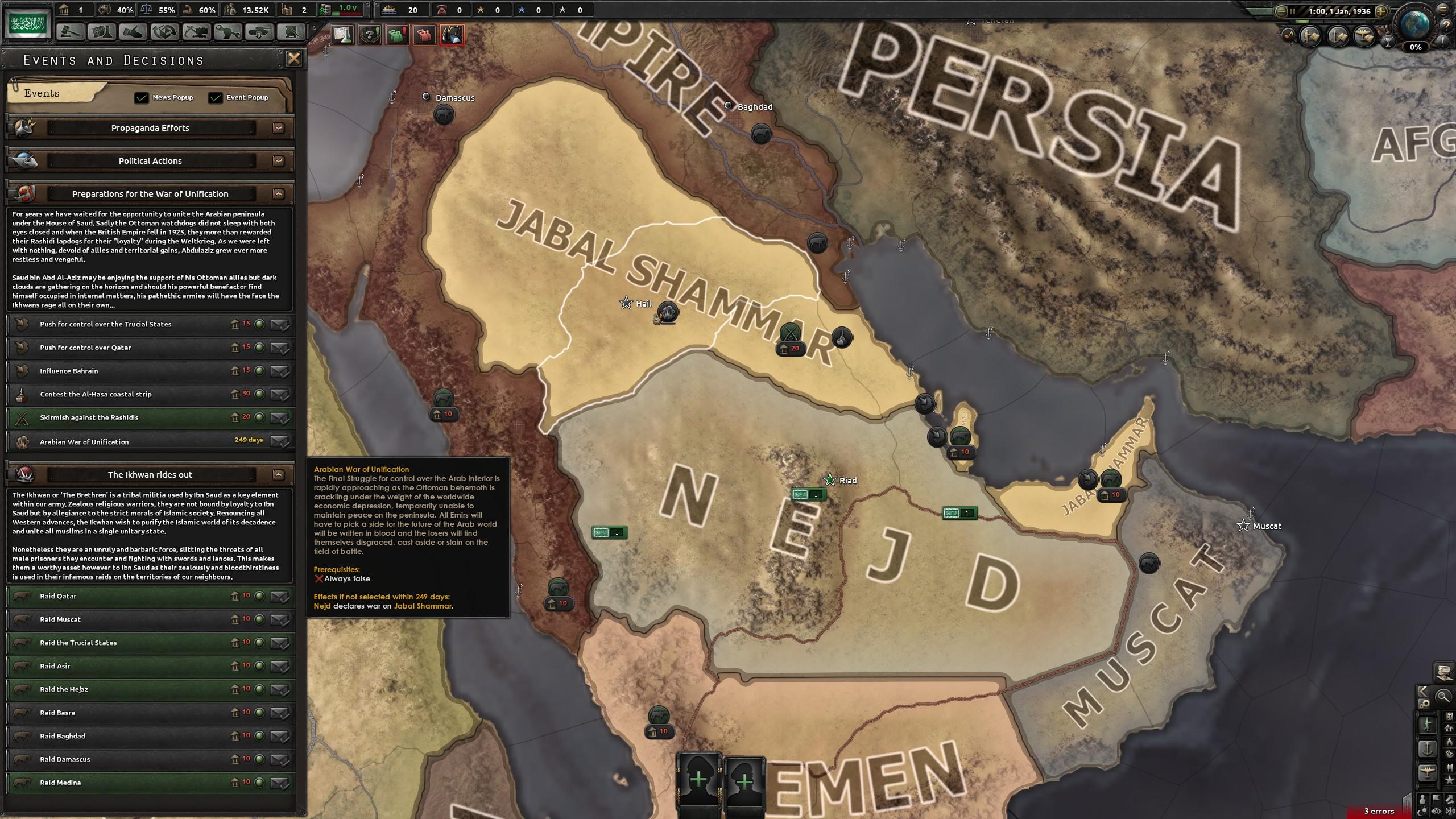1456x819 pixels.
Task: Close the Events and Decisions panel
Action: pos(293,59)
